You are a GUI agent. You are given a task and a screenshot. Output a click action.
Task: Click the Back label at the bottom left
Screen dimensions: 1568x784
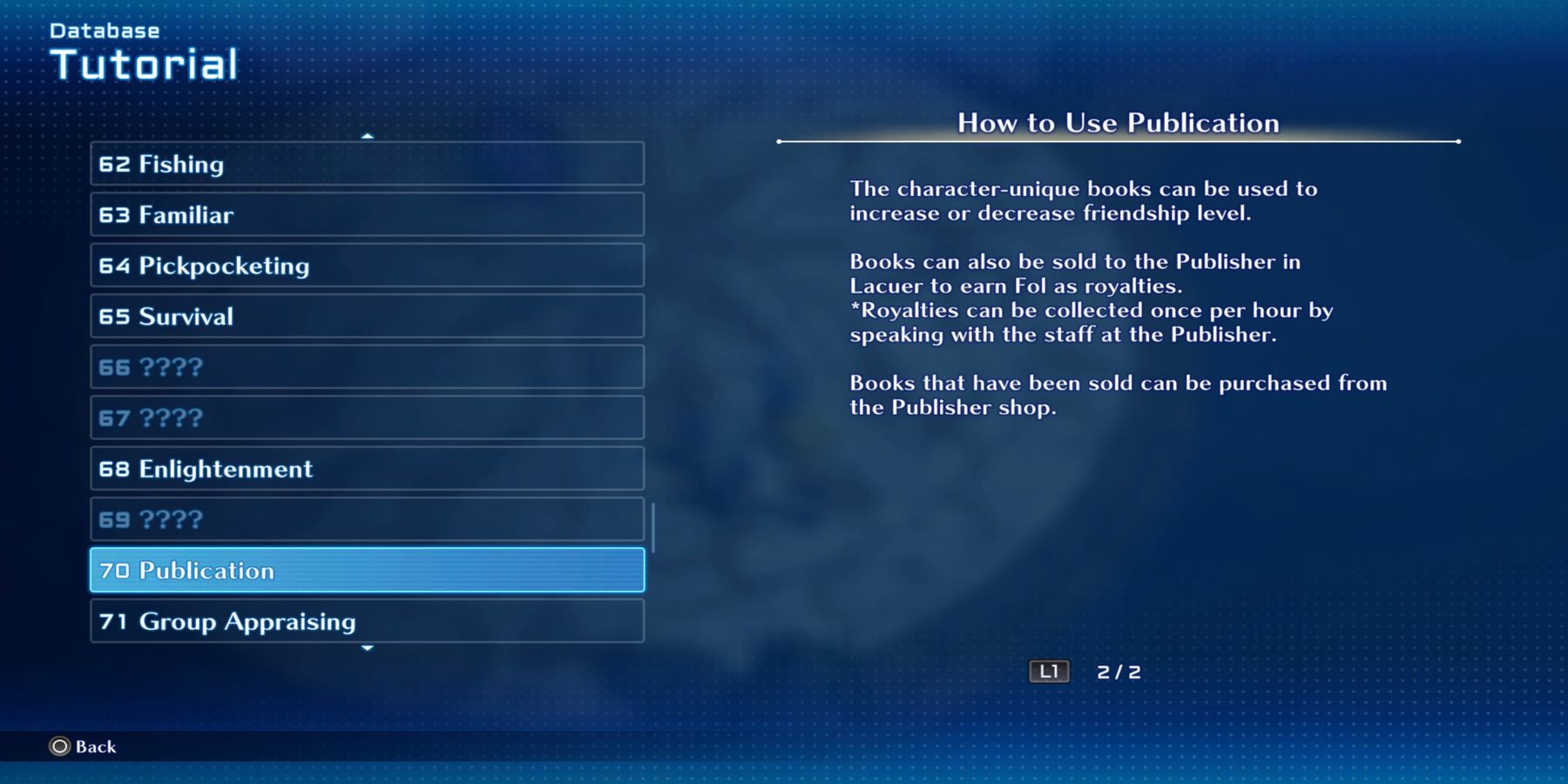point(94,747)
